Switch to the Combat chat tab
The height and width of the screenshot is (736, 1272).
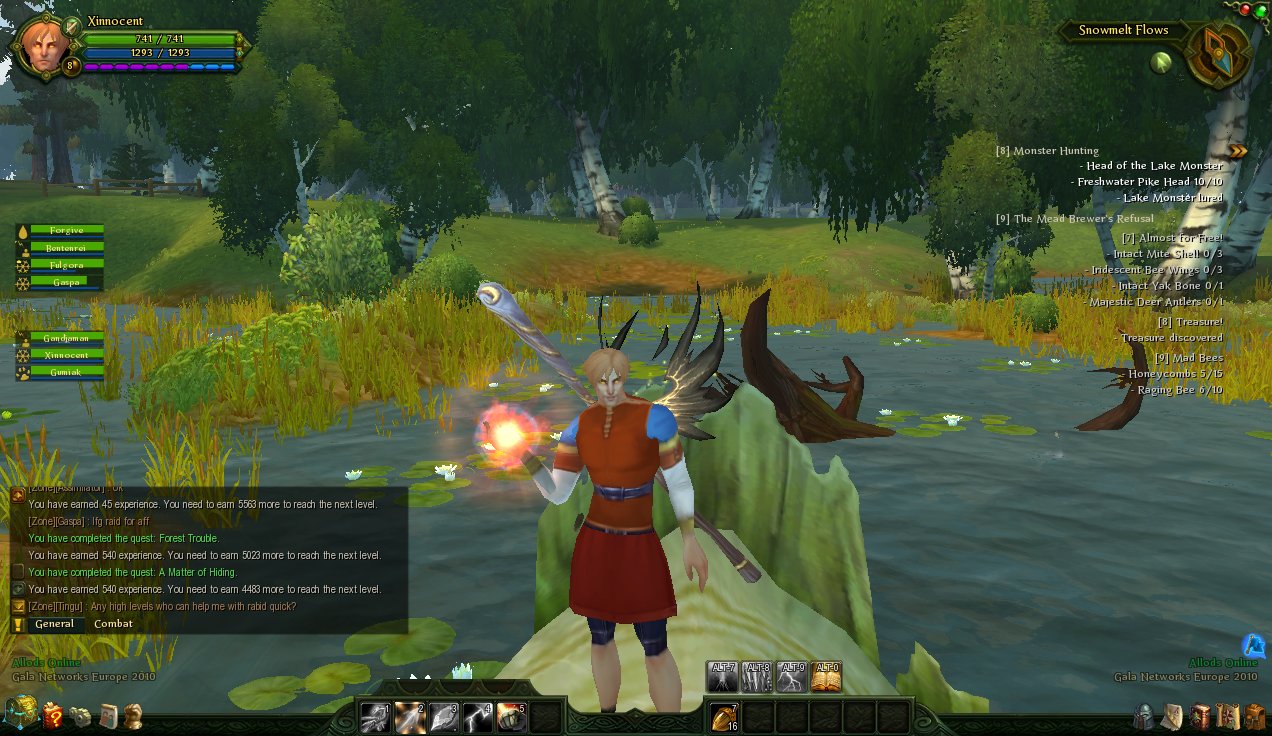click(x=113, y=624)
